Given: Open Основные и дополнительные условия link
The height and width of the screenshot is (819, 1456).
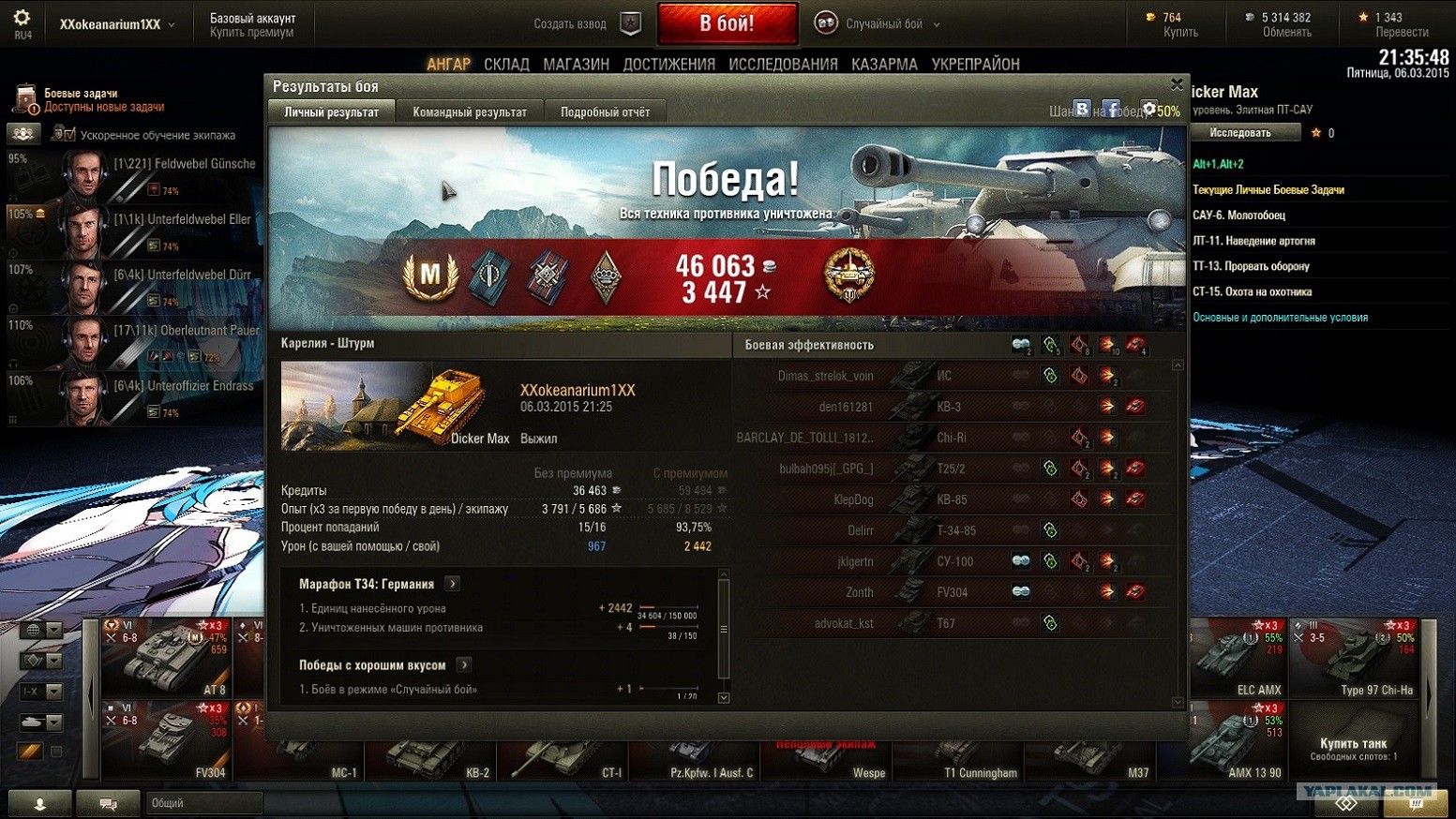Looking at the screenshot, I should click(x=1280, y=318).
